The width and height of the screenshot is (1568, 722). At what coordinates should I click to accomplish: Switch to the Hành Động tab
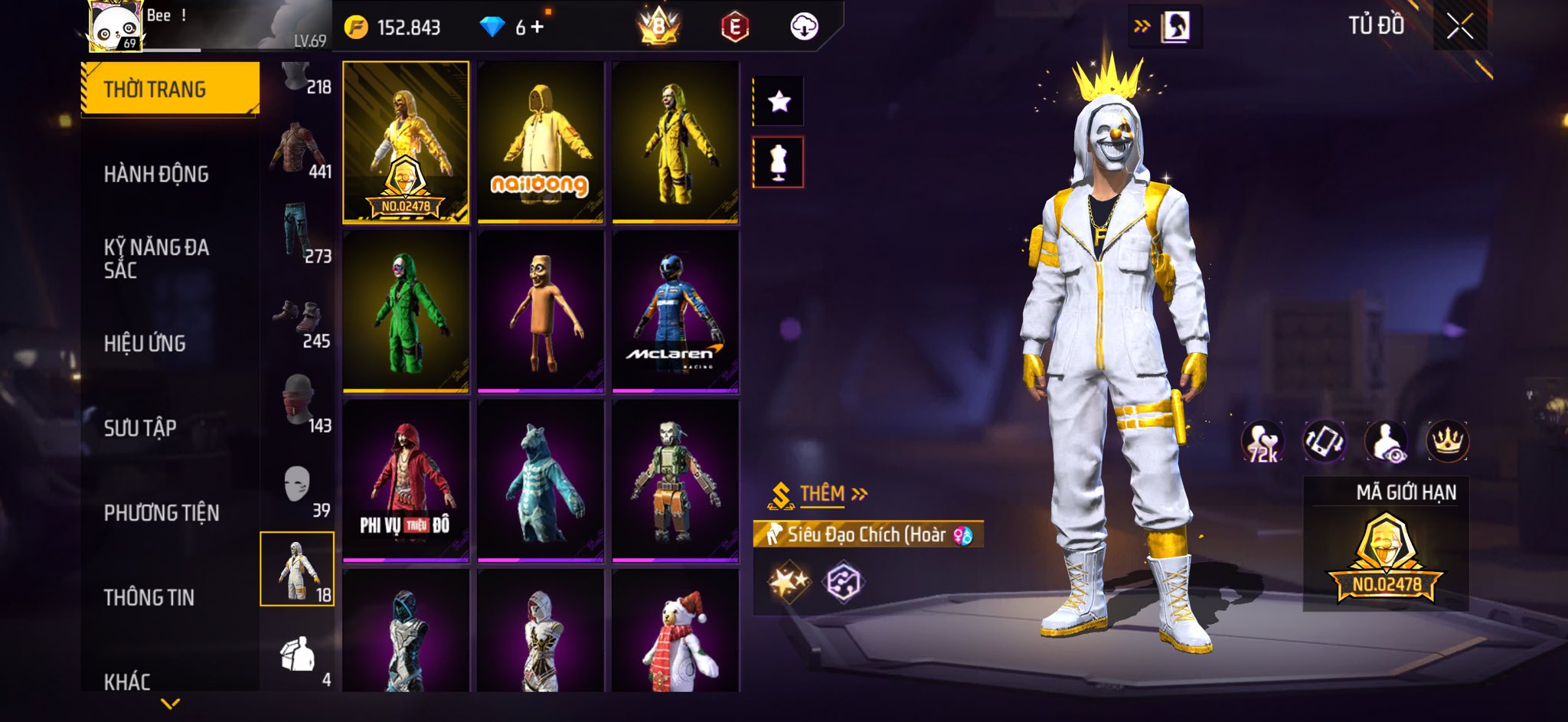156,175
